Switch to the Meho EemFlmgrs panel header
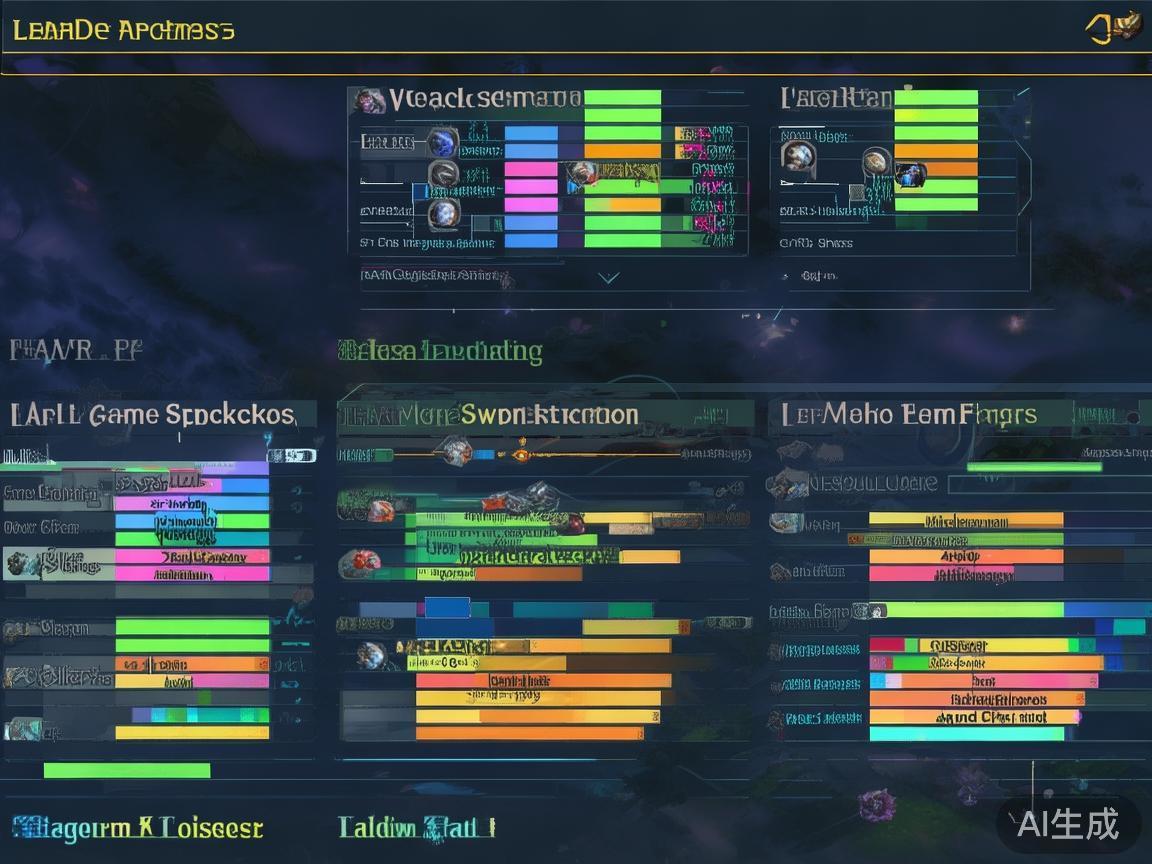 pyautogui.click(x=909, y=414)
